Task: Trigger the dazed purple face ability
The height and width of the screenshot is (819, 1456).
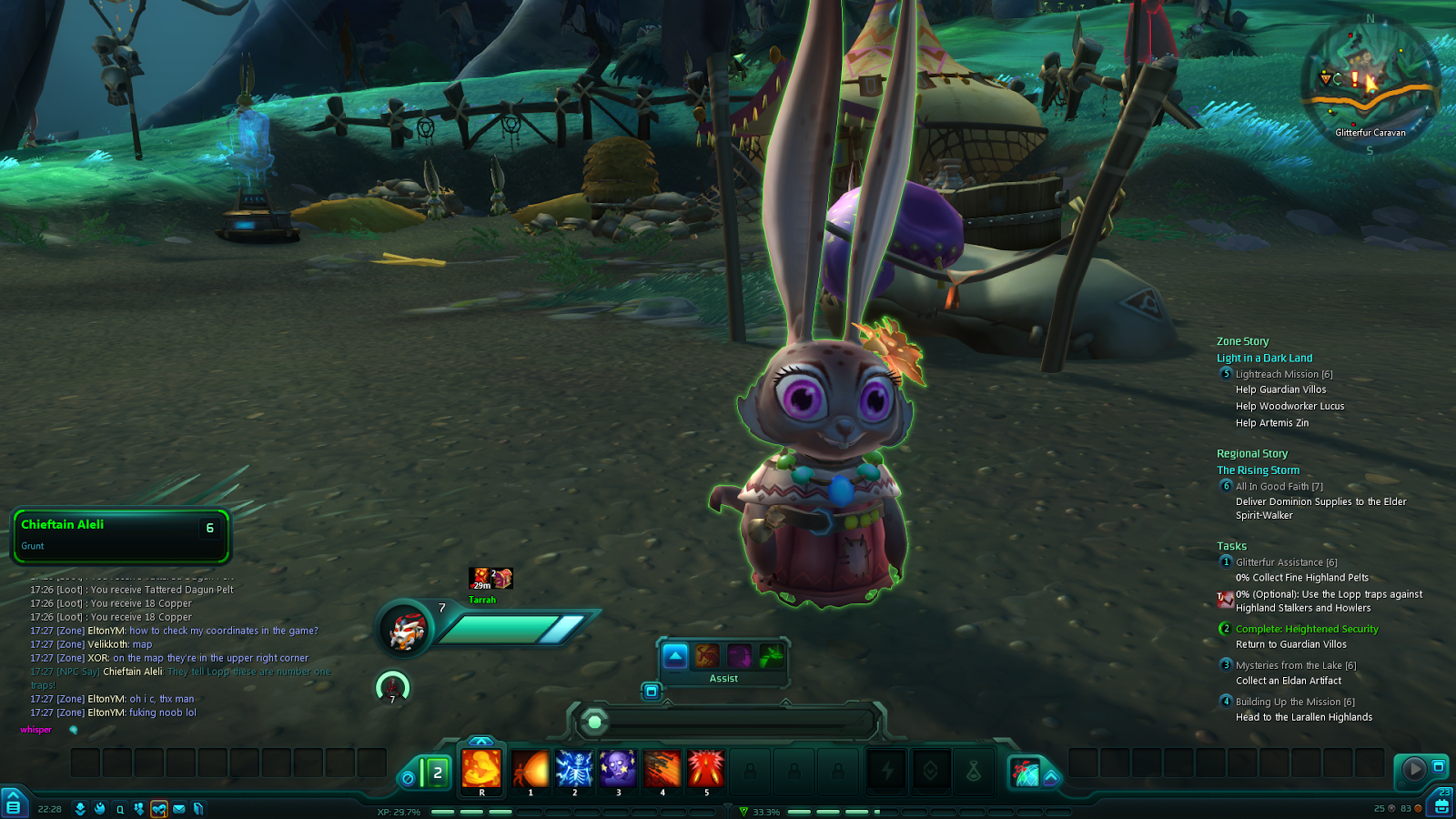Action: pyautogui.click(x=618, y=769)
